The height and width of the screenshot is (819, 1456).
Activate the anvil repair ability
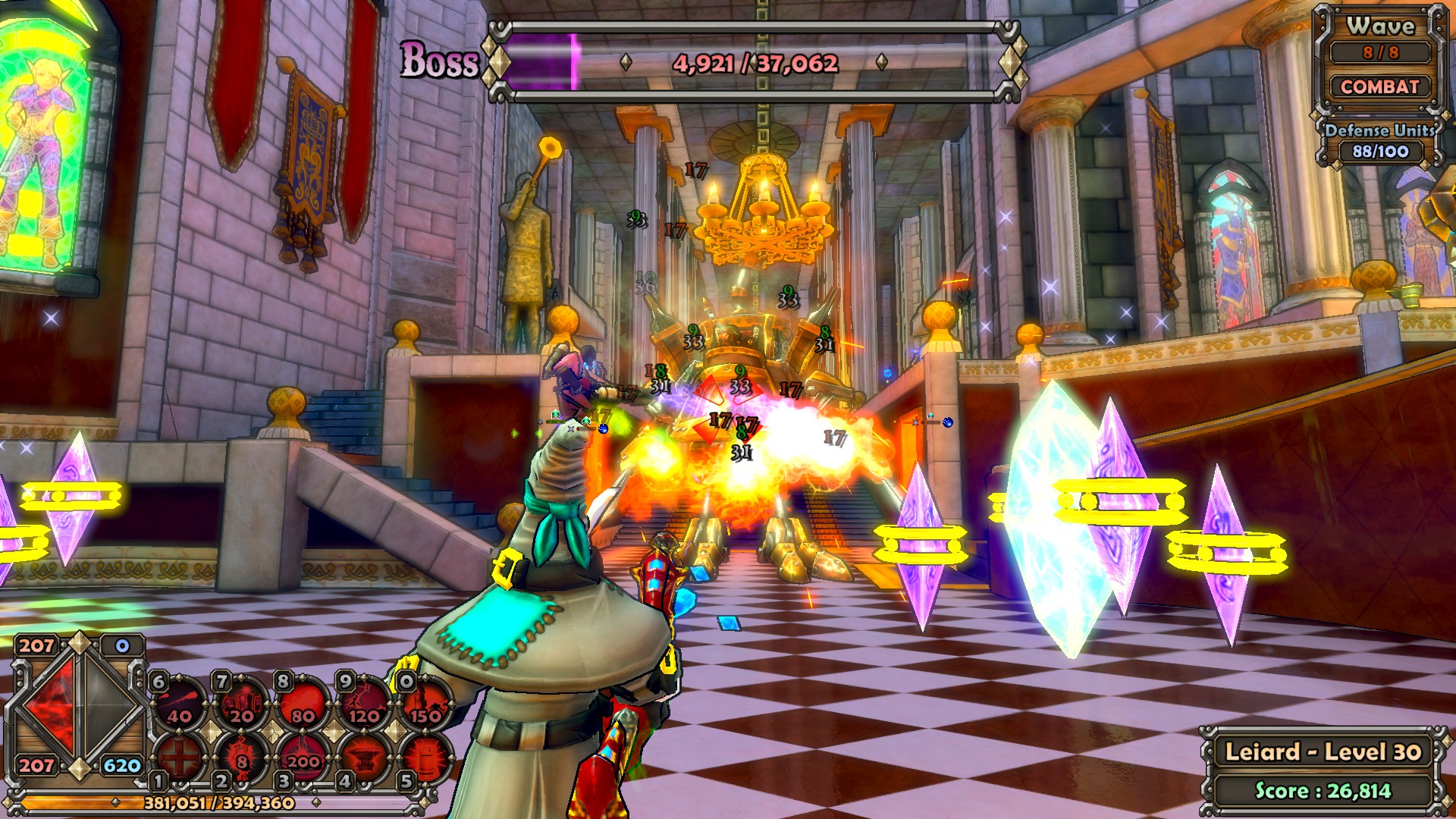365,755
